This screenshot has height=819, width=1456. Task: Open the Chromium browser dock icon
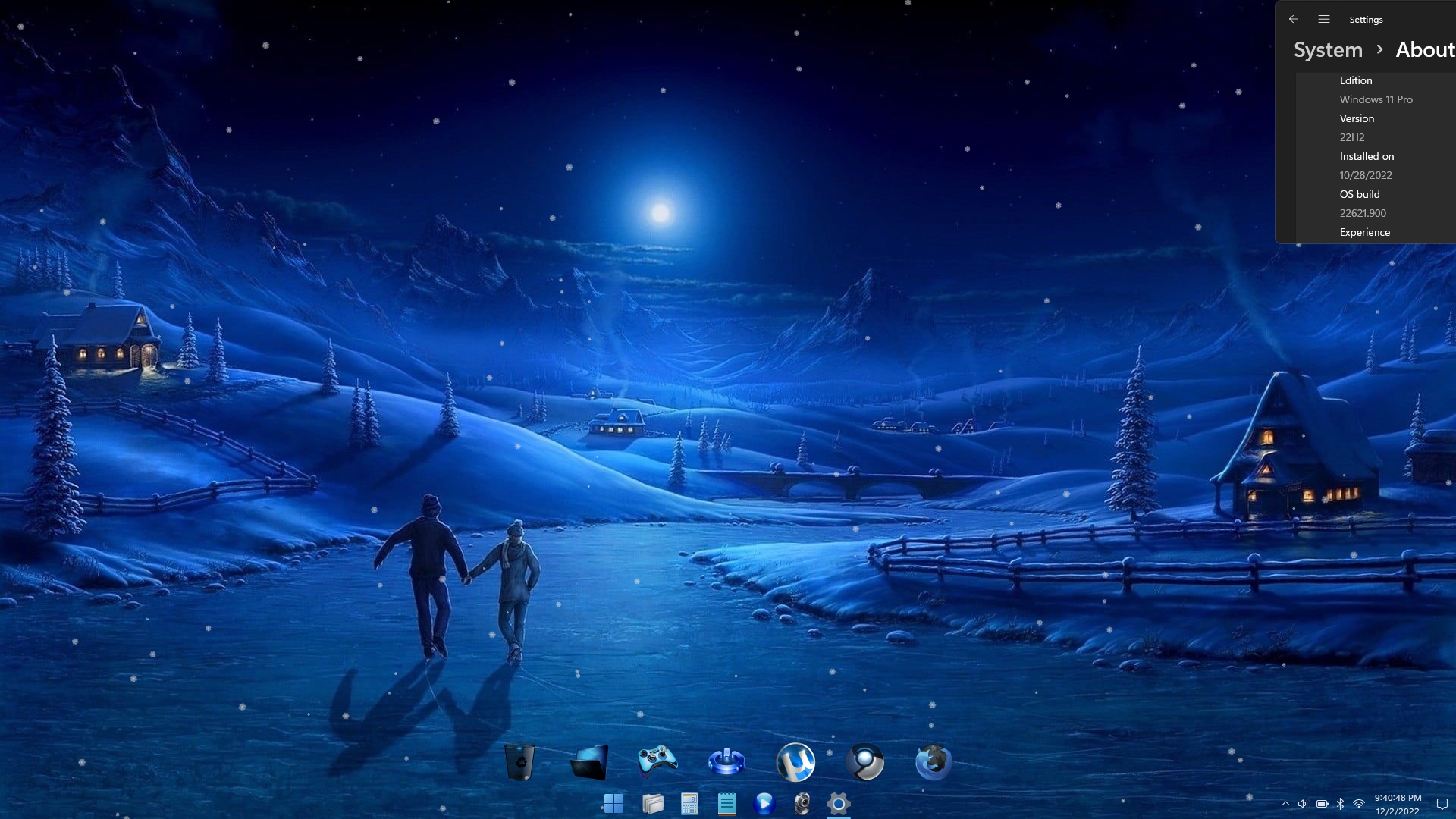tap(864, 761)
